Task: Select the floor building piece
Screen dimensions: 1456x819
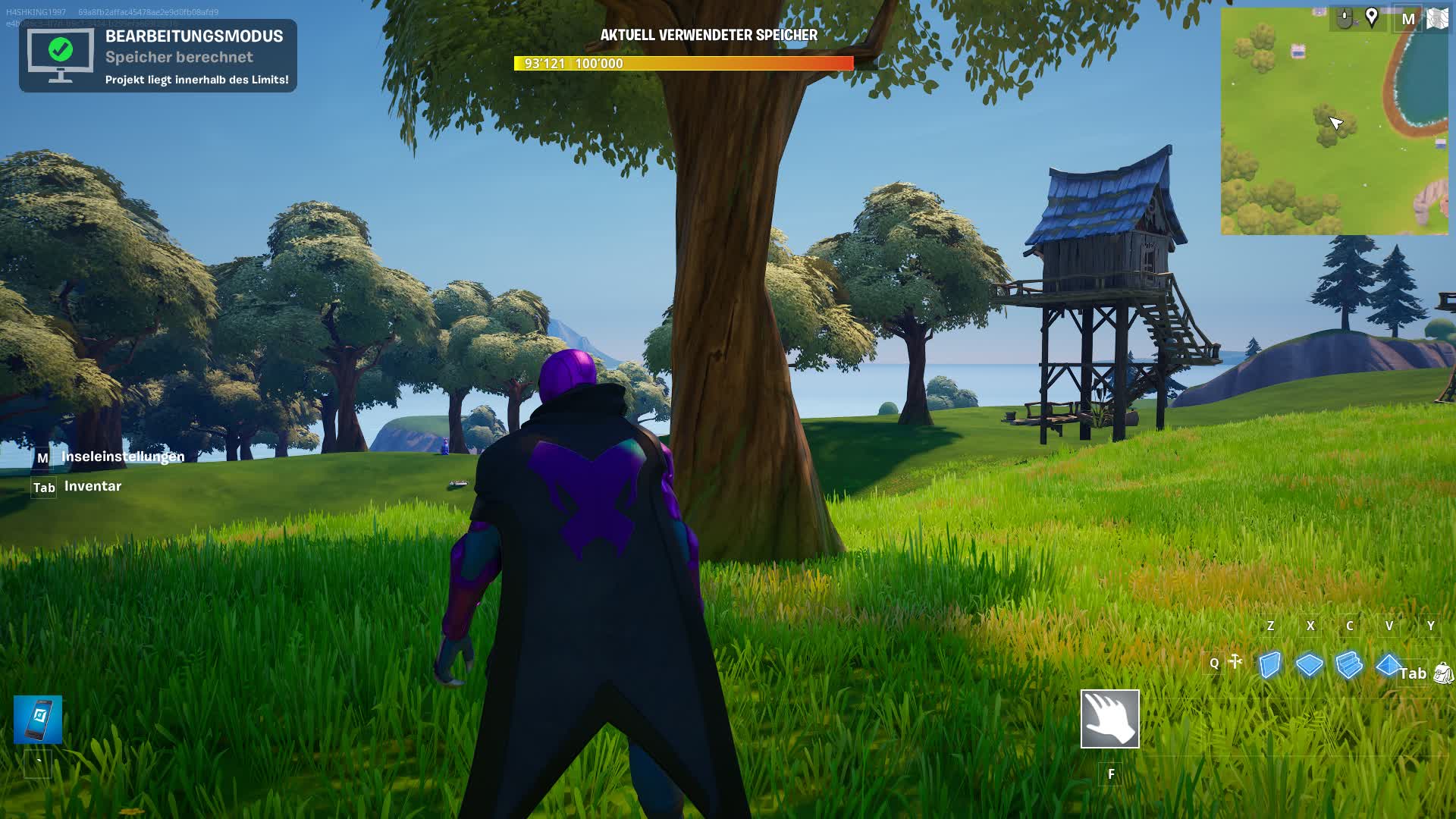Action: pyautogui.click(x=1309, y=664)
